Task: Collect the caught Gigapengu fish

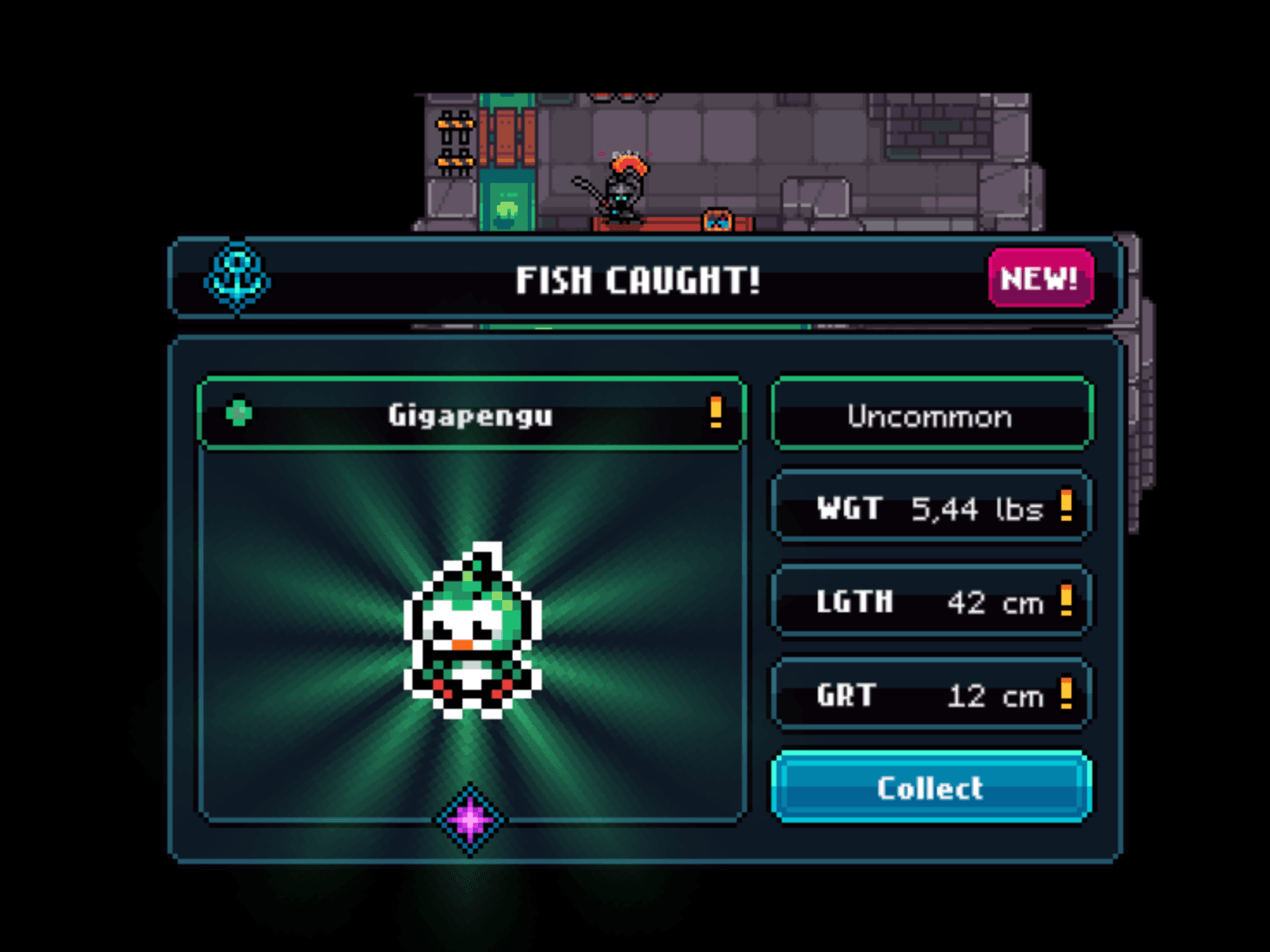Action: [x=931, y=787]
